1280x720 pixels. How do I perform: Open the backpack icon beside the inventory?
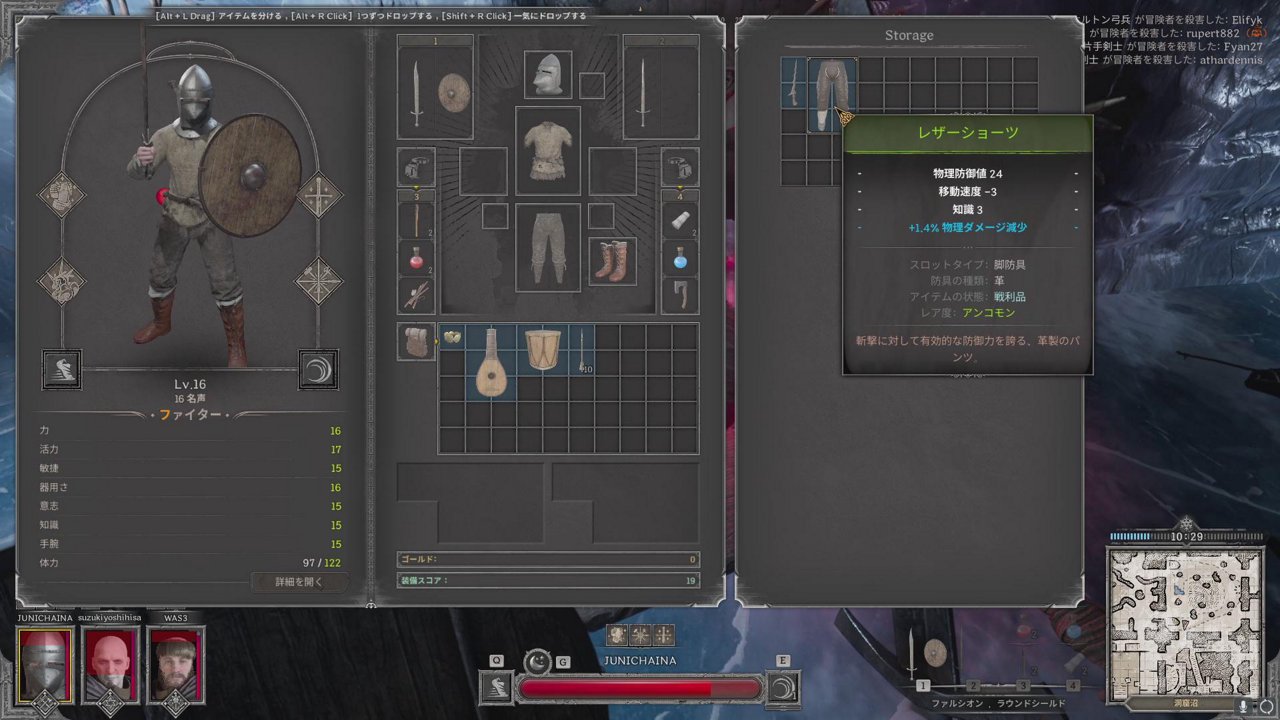(x=416, y=341)
